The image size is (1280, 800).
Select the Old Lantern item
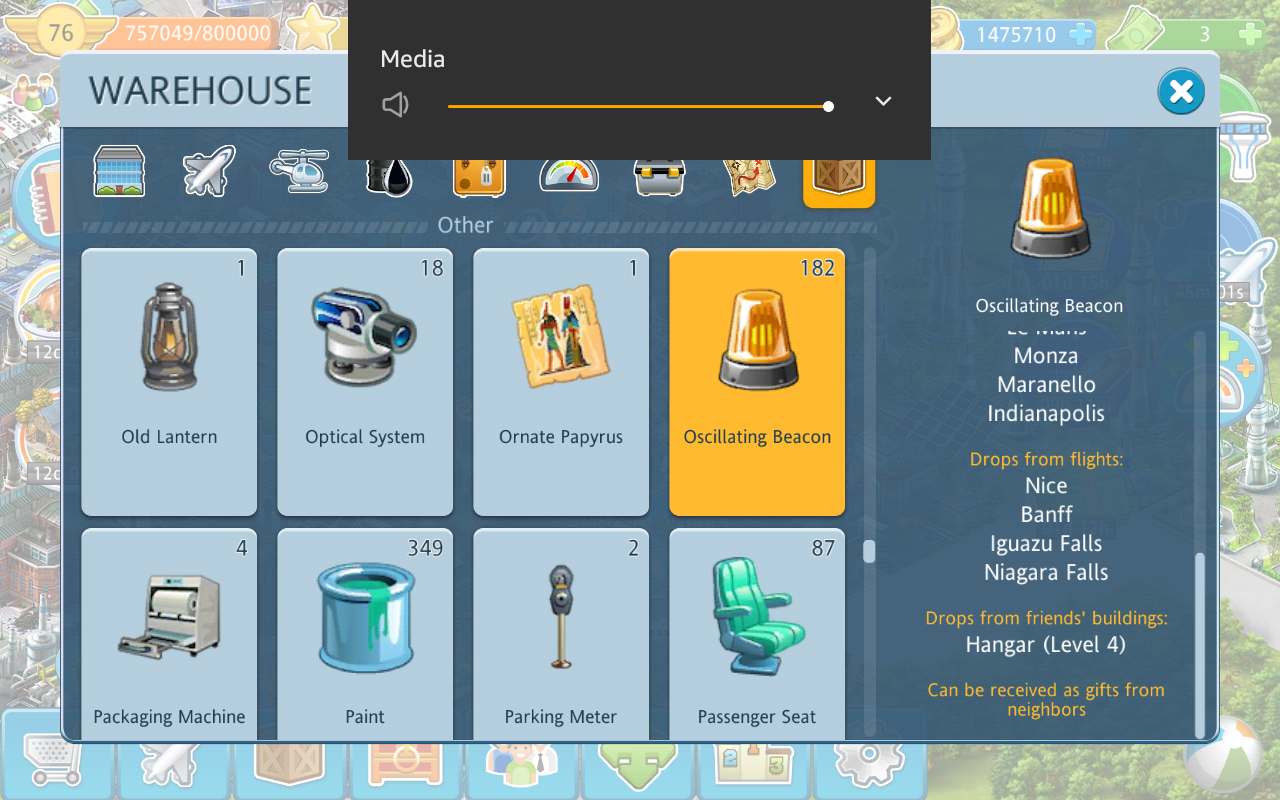coord(169,381)
